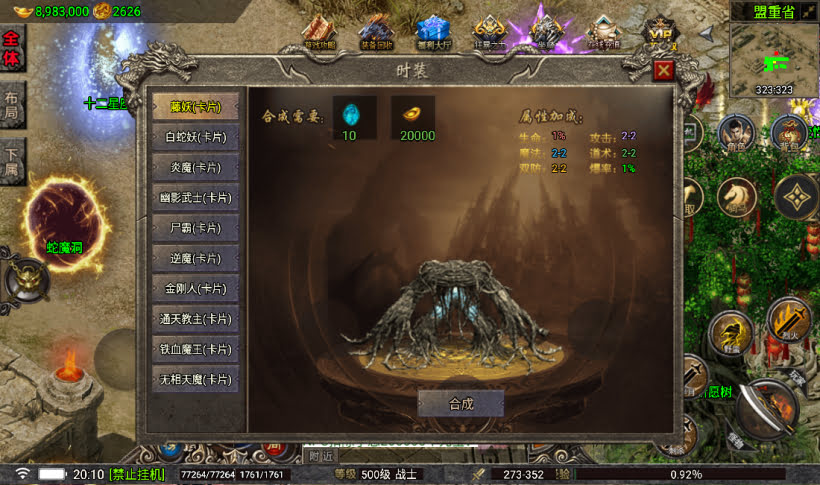The height and width of the screenshot is (485, 820).
Task: Pick the 尸霸(卡片) card entry
Action: (195, 228)
